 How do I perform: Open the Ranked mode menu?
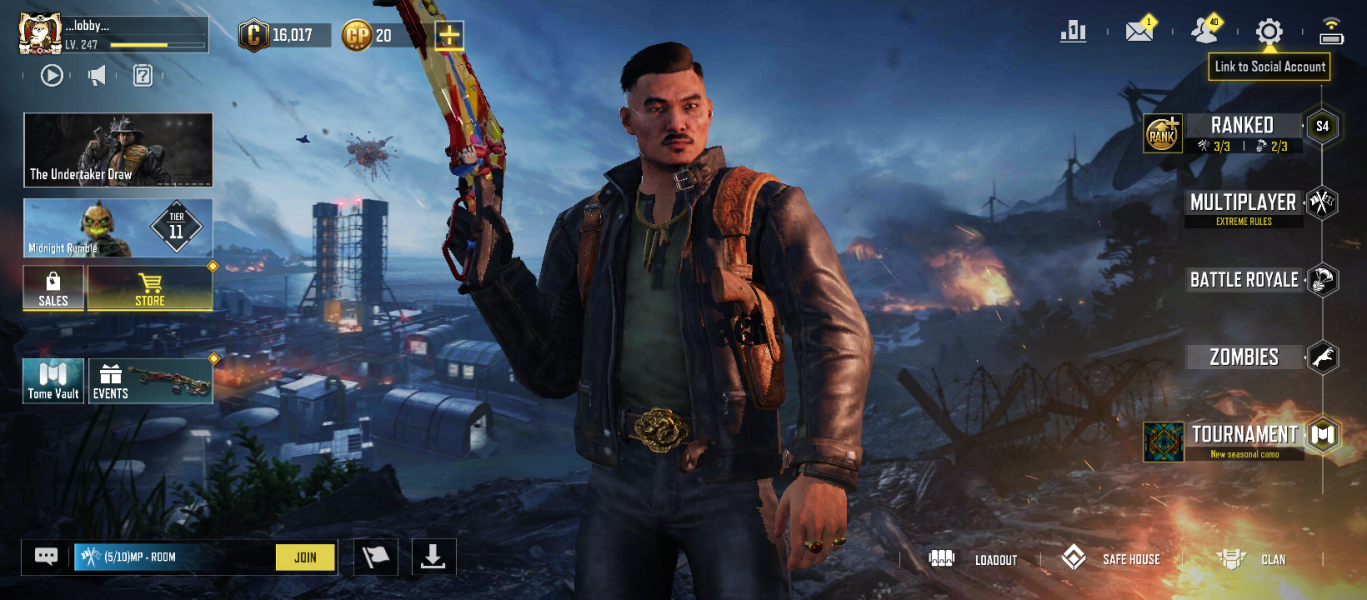click(1242, 126)
